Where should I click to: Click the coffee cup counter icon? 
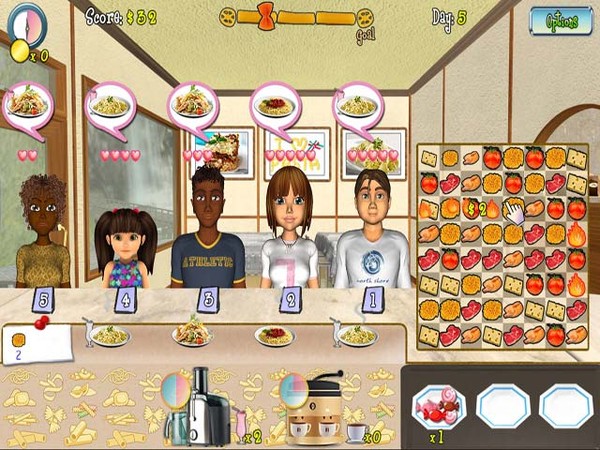[x=356, y=431]
